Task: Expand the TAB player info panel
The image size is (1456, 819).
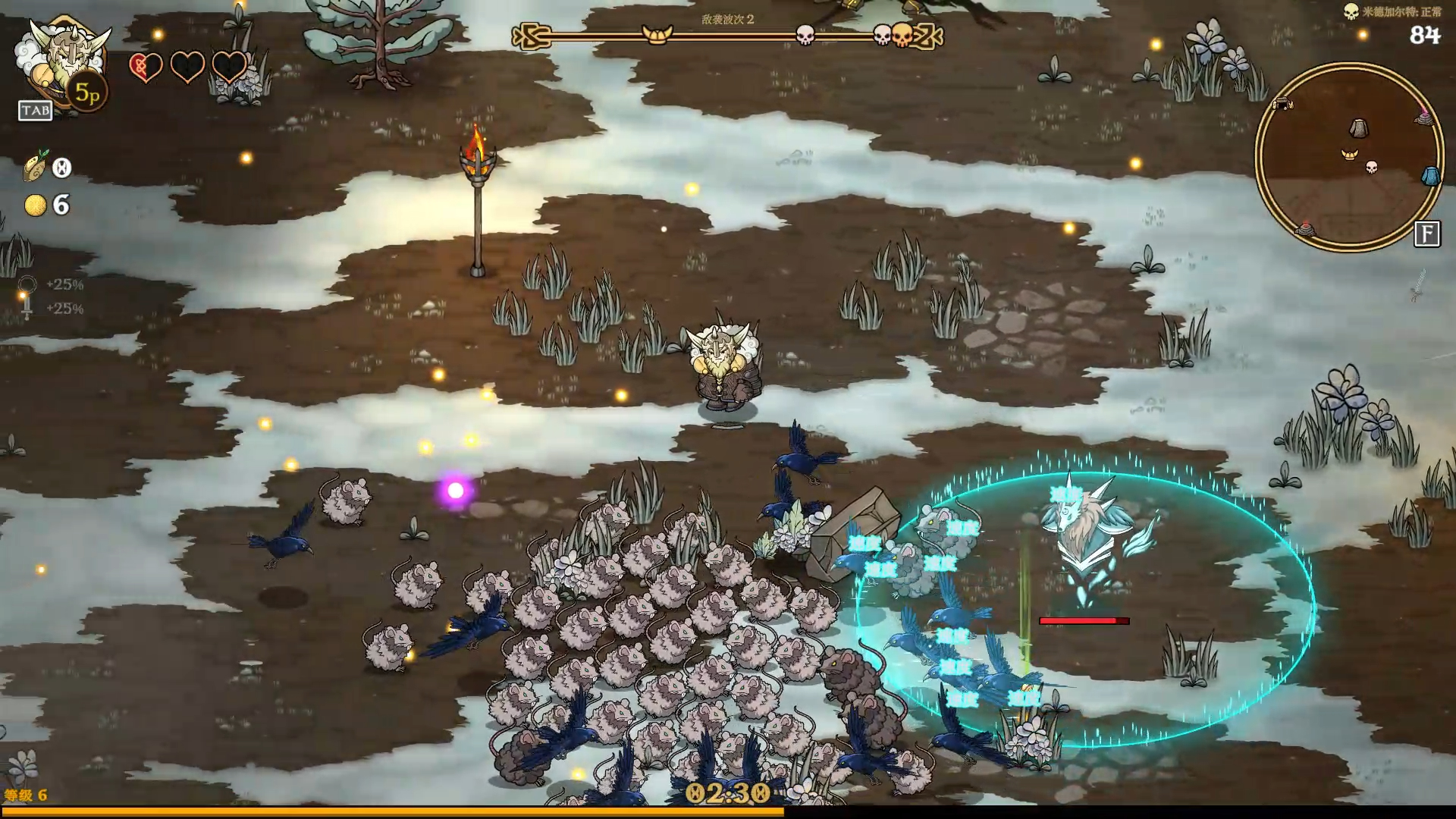Action: 36,111
